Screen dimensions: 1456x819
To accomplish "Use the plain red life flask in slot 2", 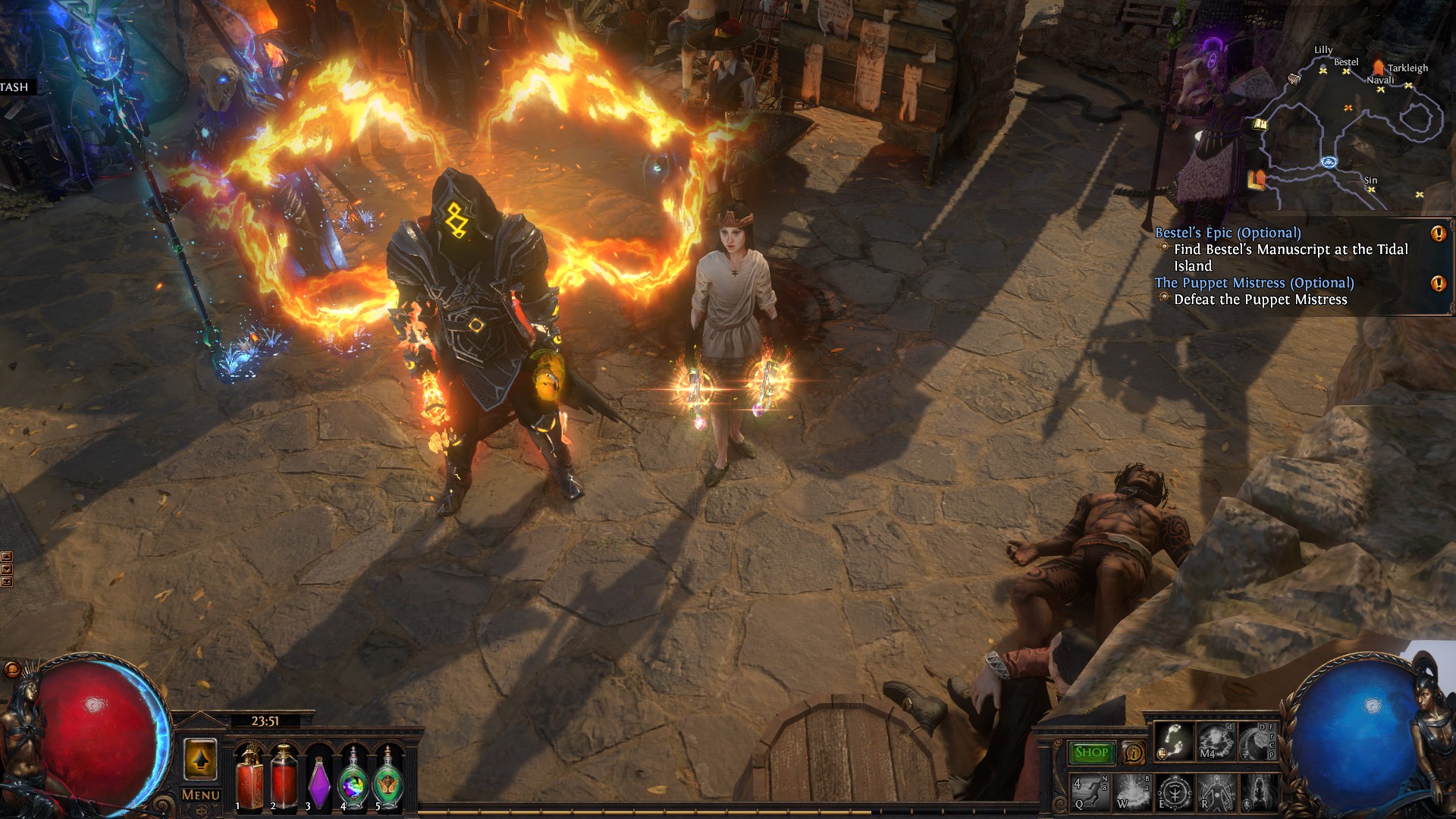I will [x=284, y=777].
